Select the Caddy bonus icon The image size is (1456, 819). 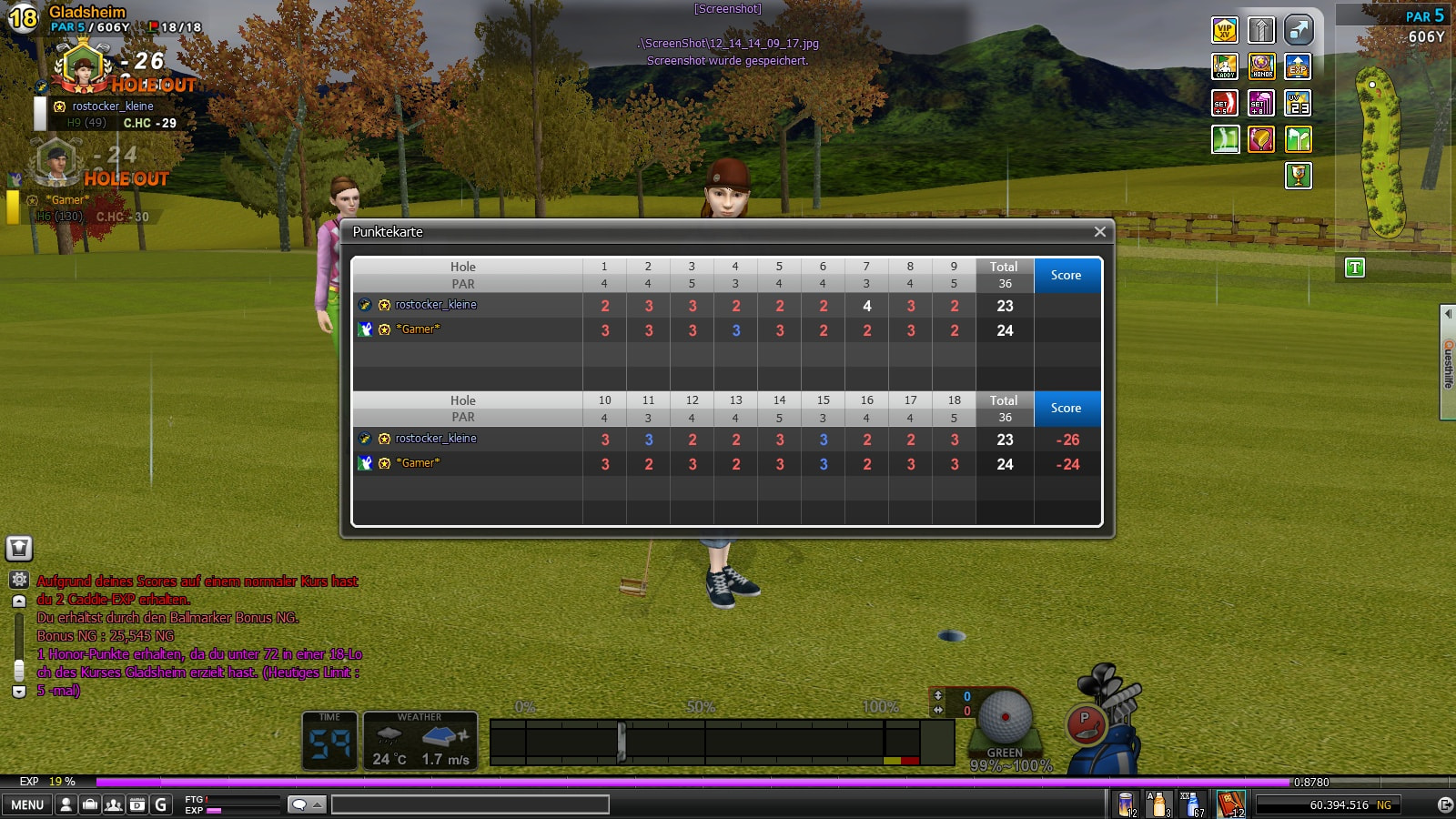pyautogui.click(x=1225, y=66)
